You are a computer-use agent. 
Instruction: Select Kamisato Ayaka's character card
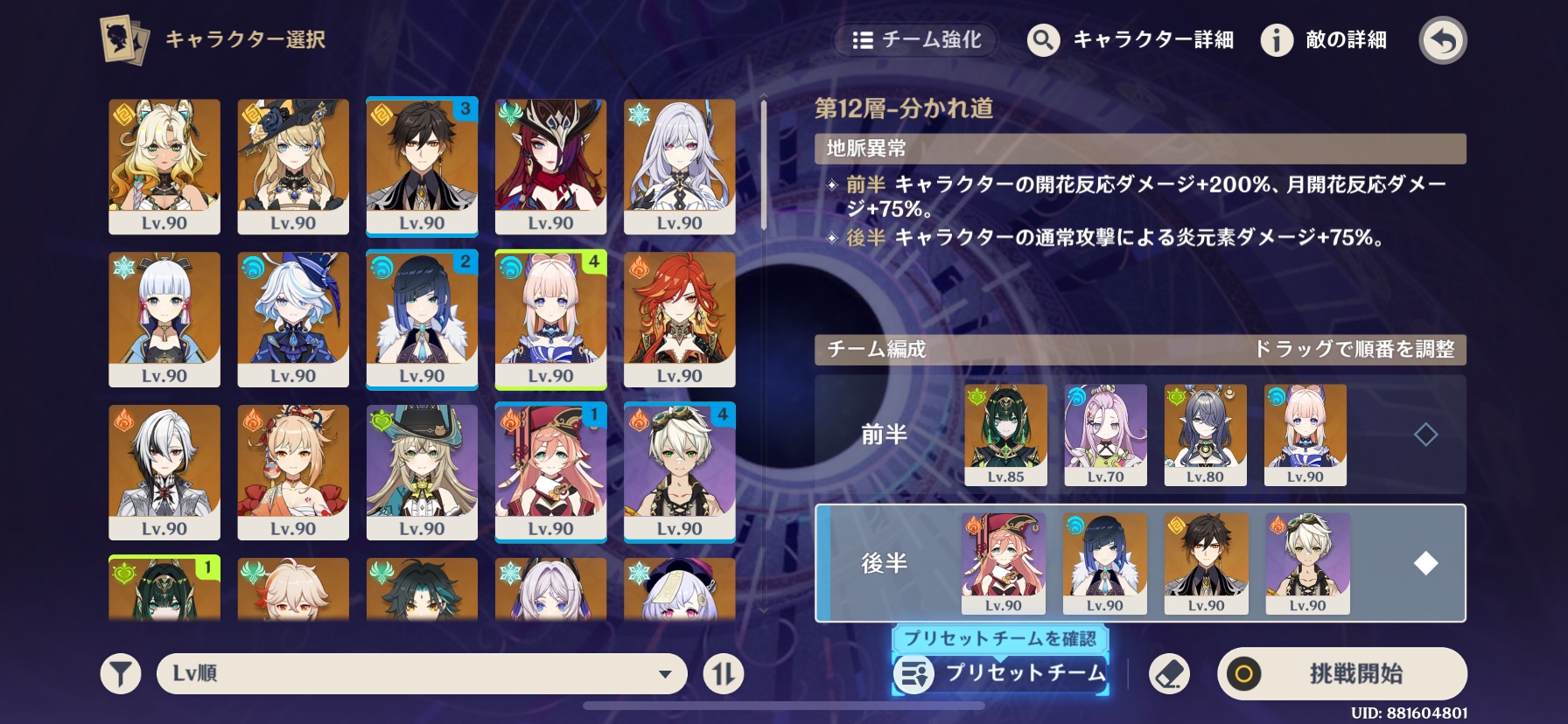coord(164,319)
